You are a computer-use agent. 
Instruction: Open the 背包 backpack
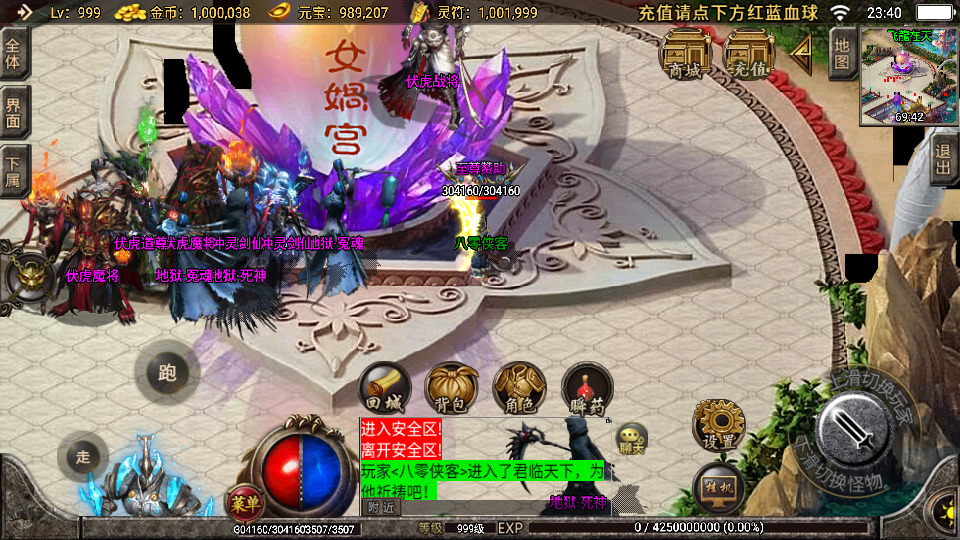[x=451, y=388]
